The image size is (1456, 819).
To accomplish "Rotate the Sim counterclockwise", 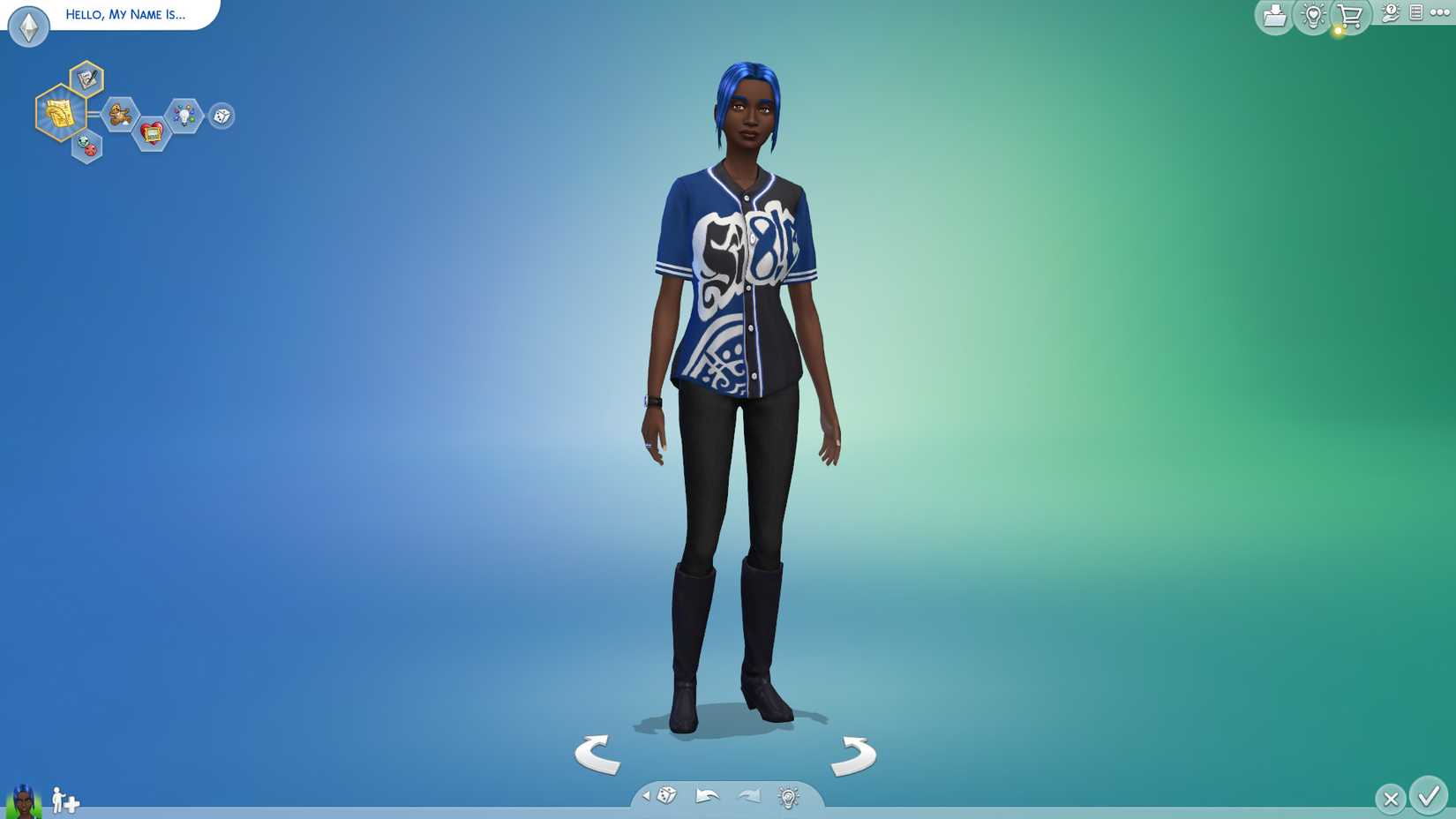I will [596, 755].
